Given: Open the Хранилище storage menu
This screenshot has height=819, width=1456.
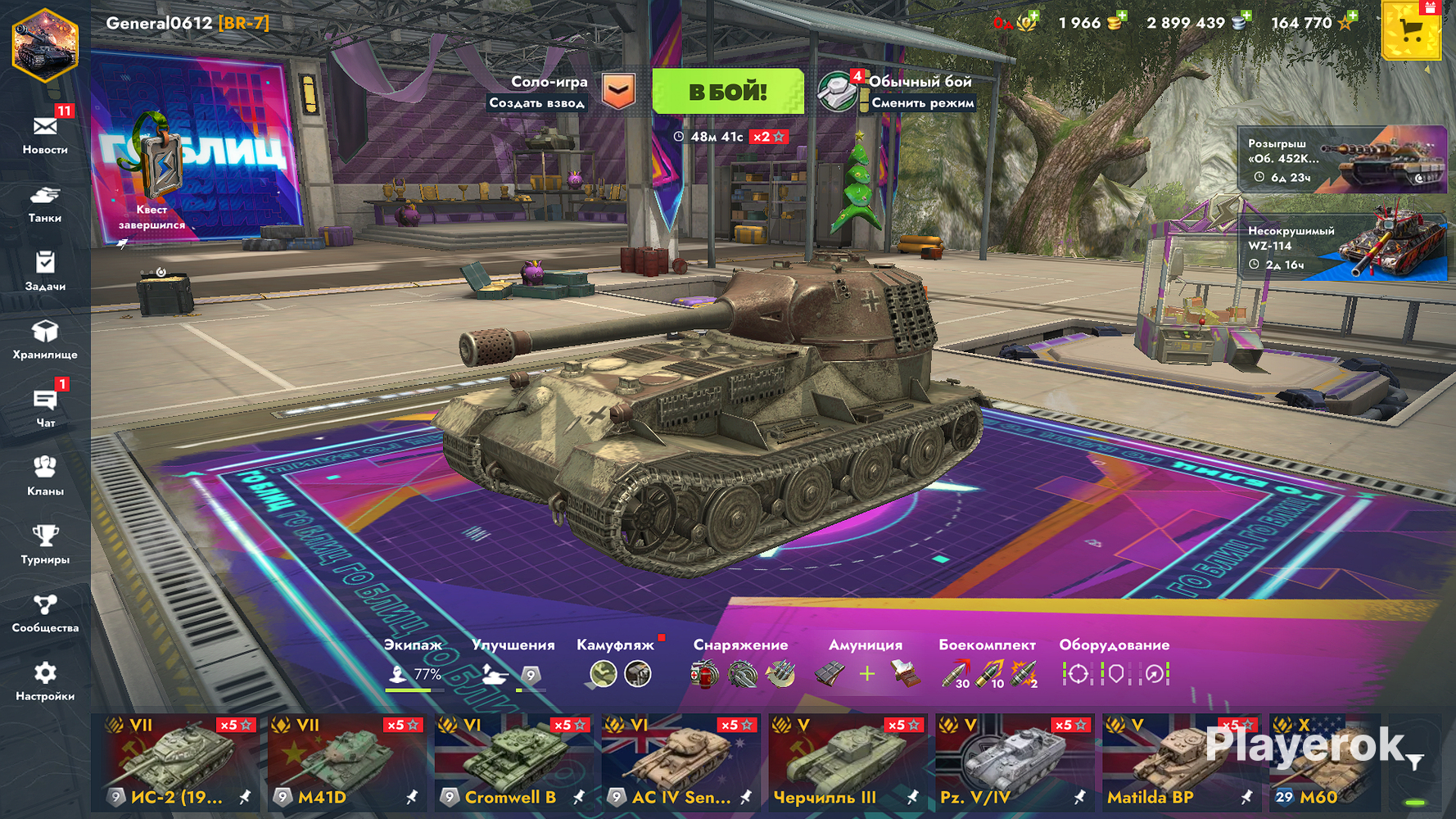Looking at the screenshot, I should (x=45, y=339).
